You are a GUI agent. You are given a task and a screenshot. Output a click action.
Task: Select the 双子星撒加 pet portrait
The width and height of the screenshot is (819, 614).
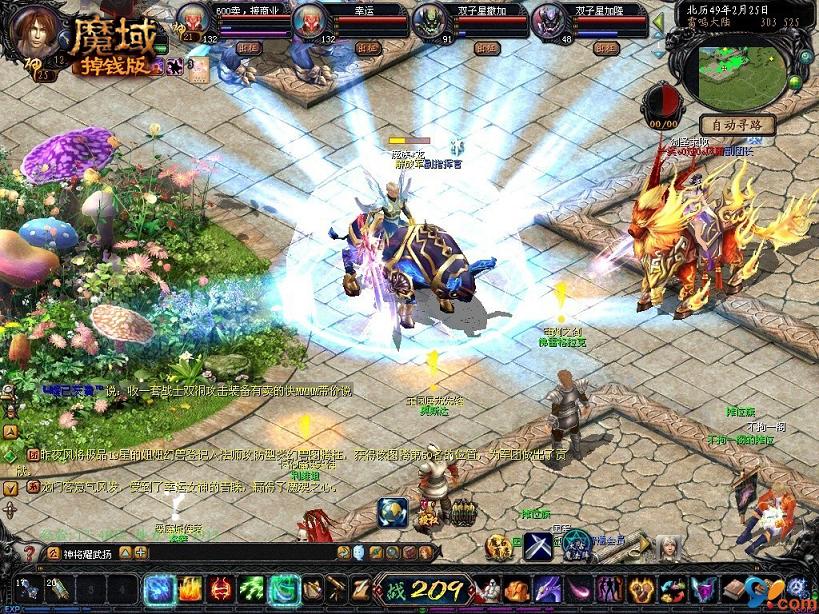coord(431,20)
